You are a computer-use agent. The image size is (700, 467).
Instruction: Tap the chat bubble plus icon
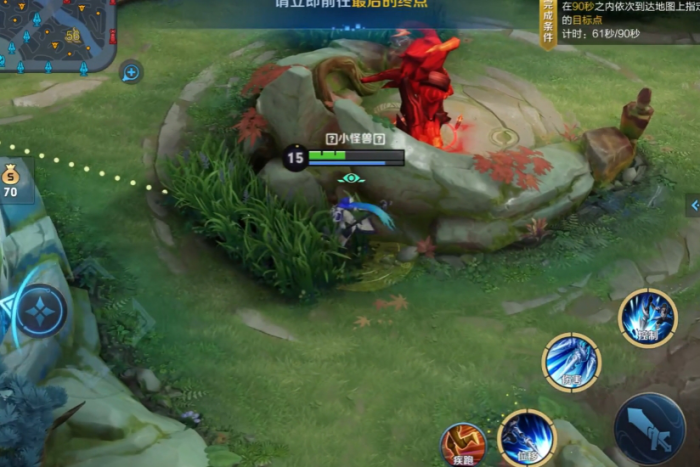pyautogui.click(x=131, y=72)
